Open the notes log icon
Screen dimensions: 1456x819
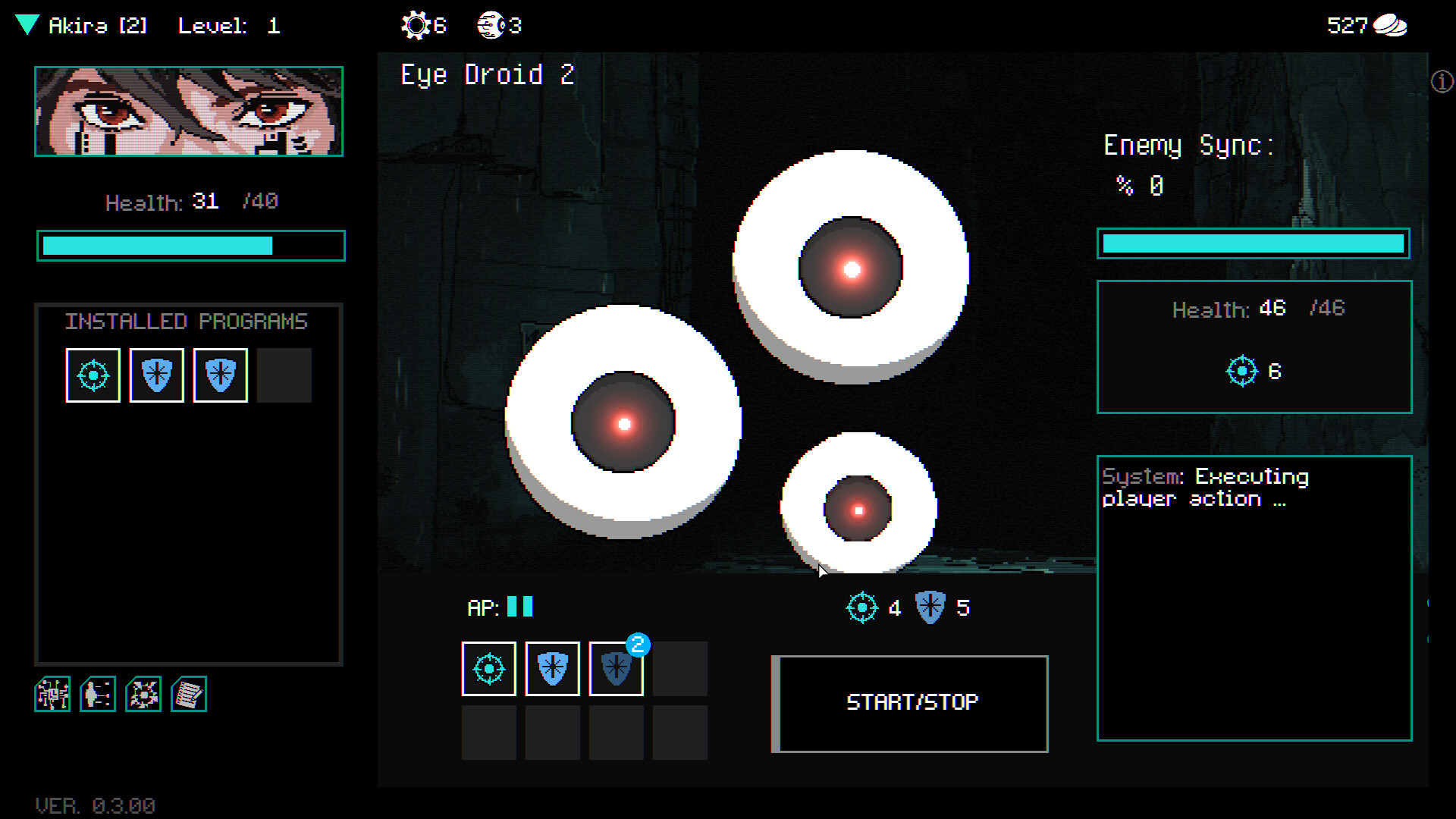click(x=189, y=694)
